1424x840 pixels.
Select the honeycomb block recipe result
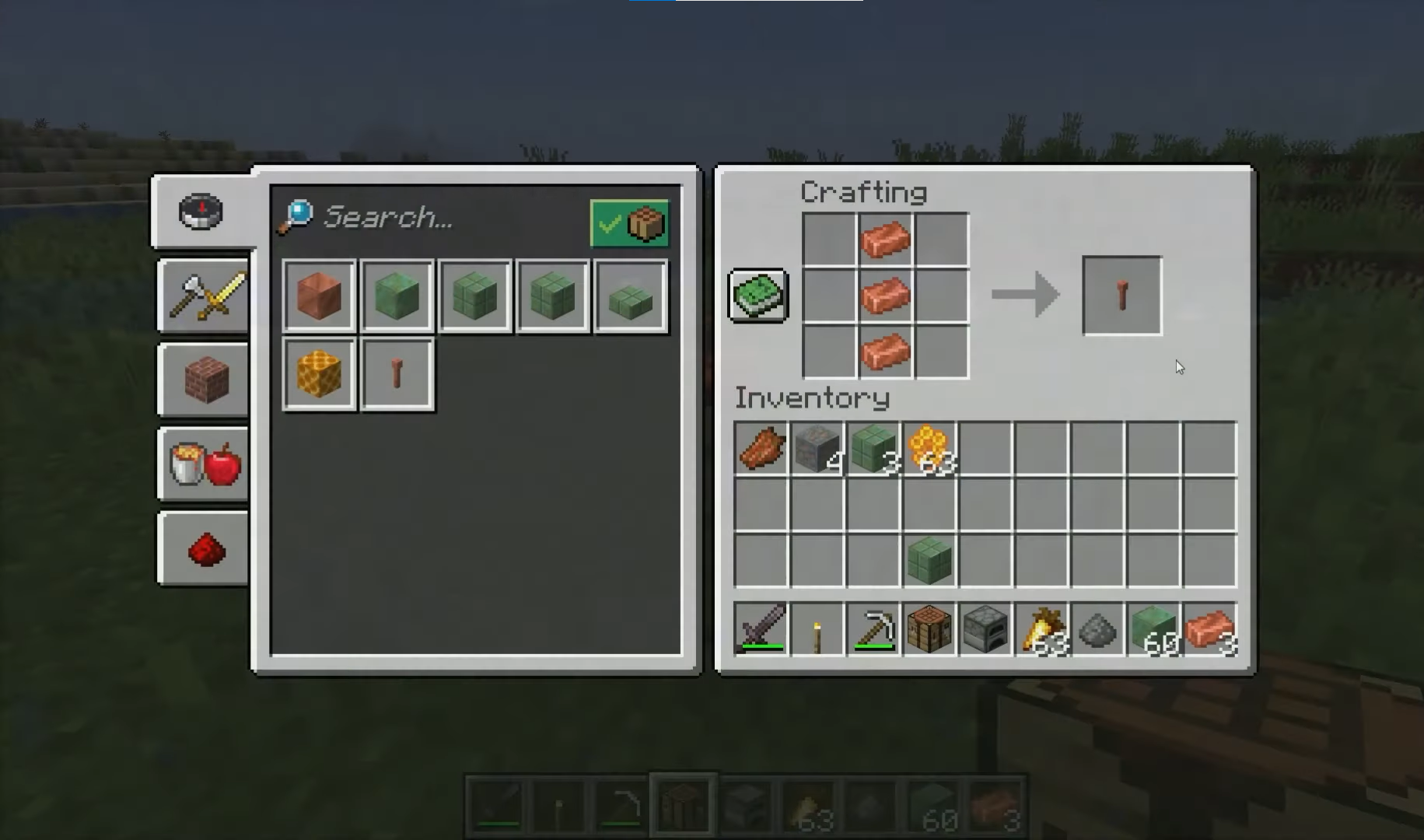(318, 373)
